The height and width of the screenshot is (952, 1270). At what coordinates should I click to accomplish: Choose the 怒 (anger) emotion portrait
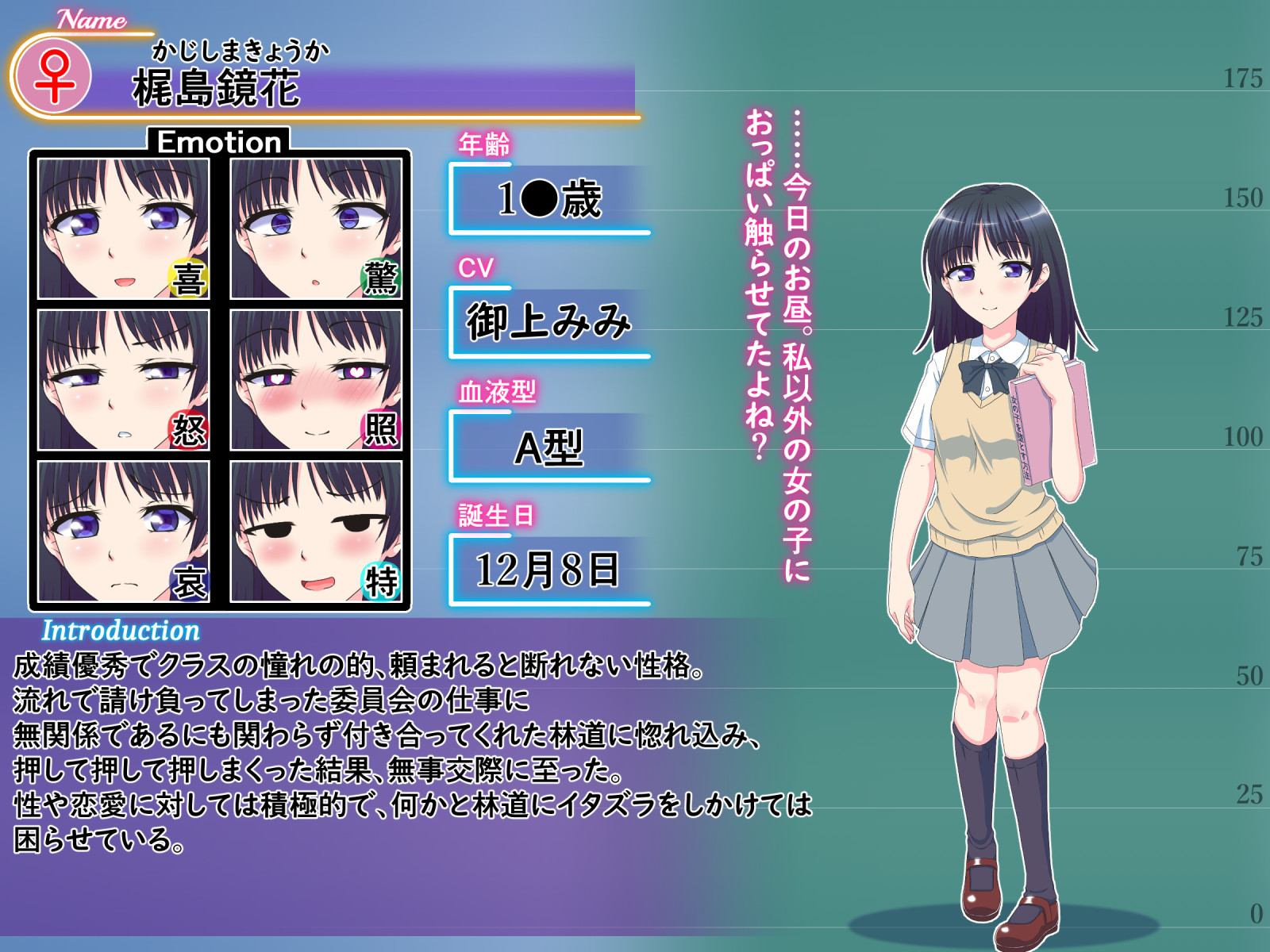(124, 380)
